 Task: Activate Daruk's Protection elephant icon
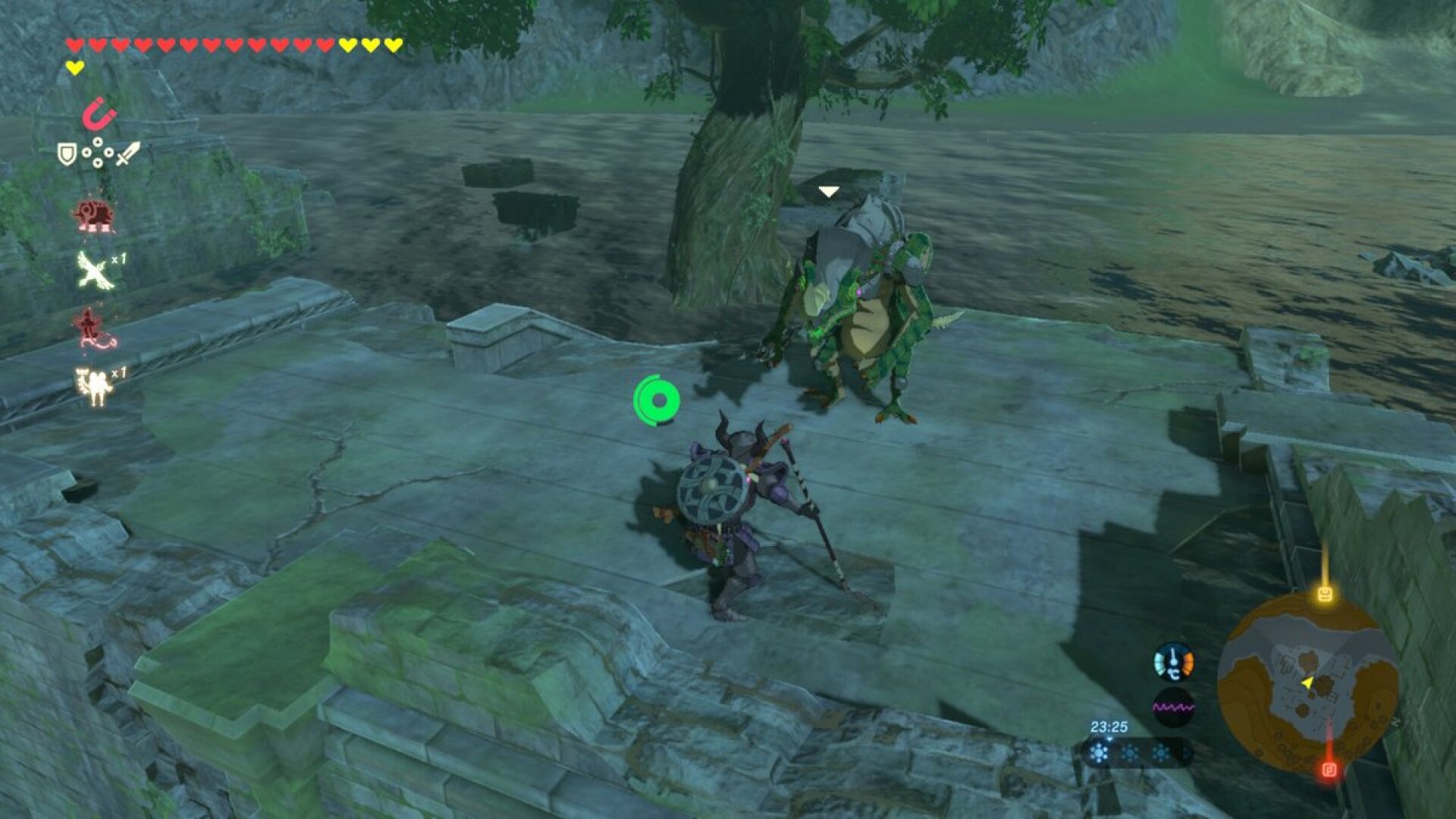click(x=94, y=213)
